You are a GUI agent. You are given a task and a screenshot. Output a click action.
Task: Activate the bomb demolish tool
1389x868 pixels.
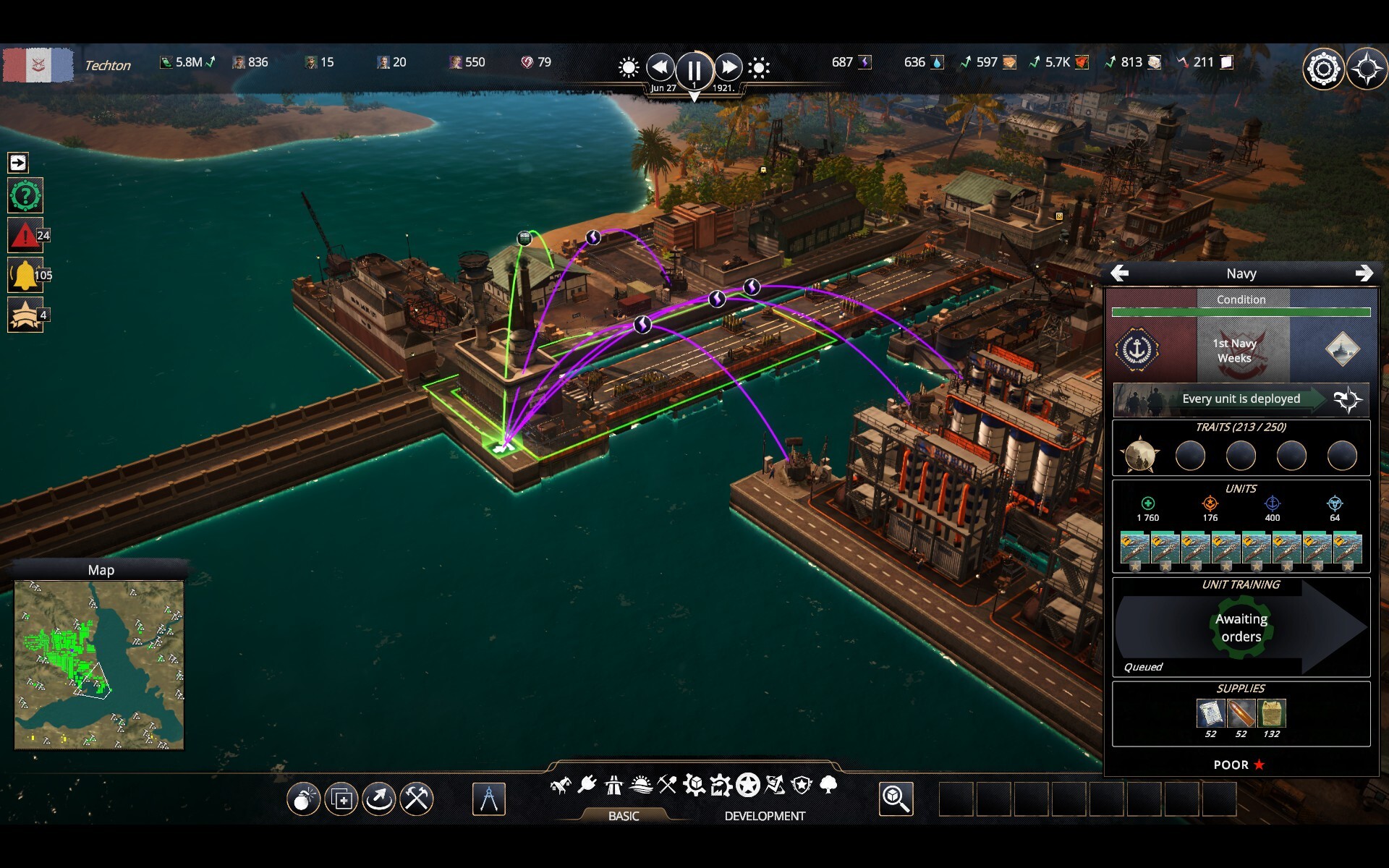click(303, 799)
